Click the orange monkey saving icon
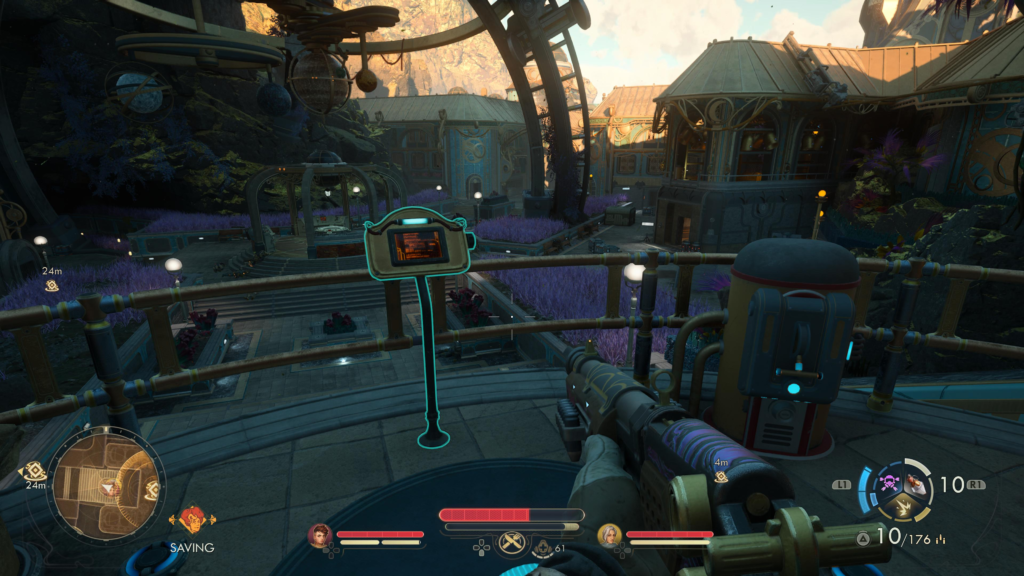This screenshot has width=1024, height=576. pyautogui.click(x=191, y=521)
